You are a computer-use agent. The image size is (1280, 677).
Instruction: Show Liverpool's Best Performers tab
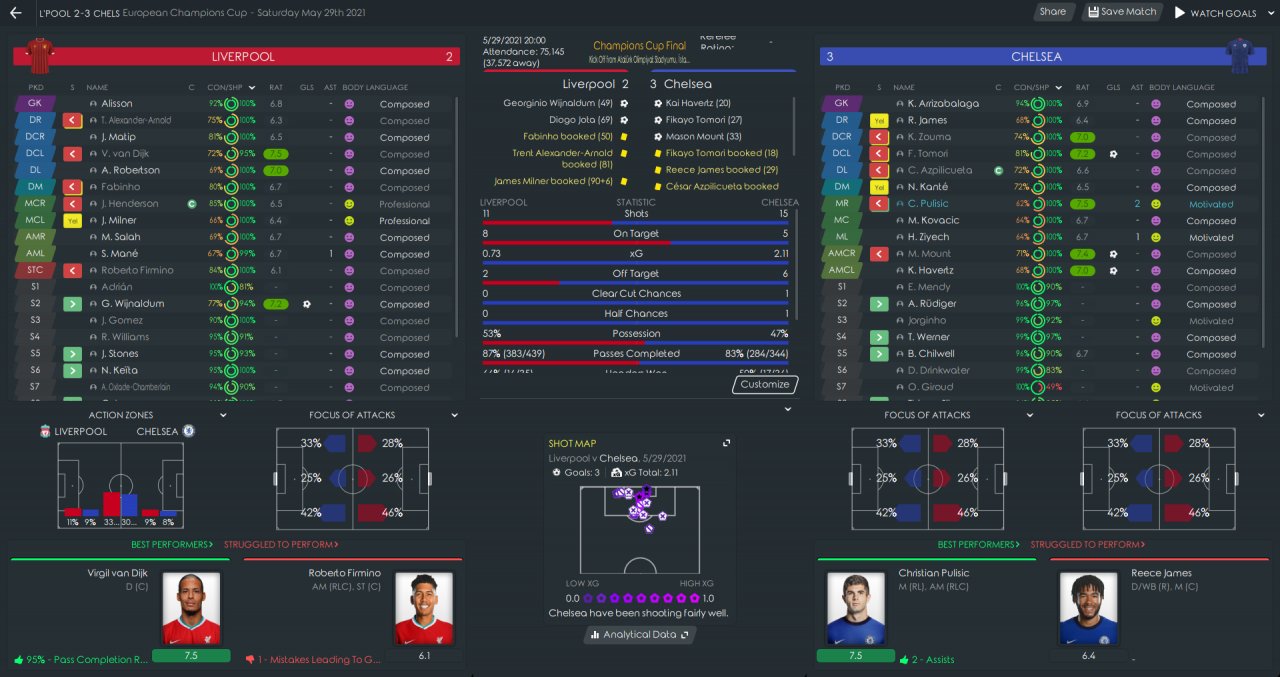(x=171, y=545)
